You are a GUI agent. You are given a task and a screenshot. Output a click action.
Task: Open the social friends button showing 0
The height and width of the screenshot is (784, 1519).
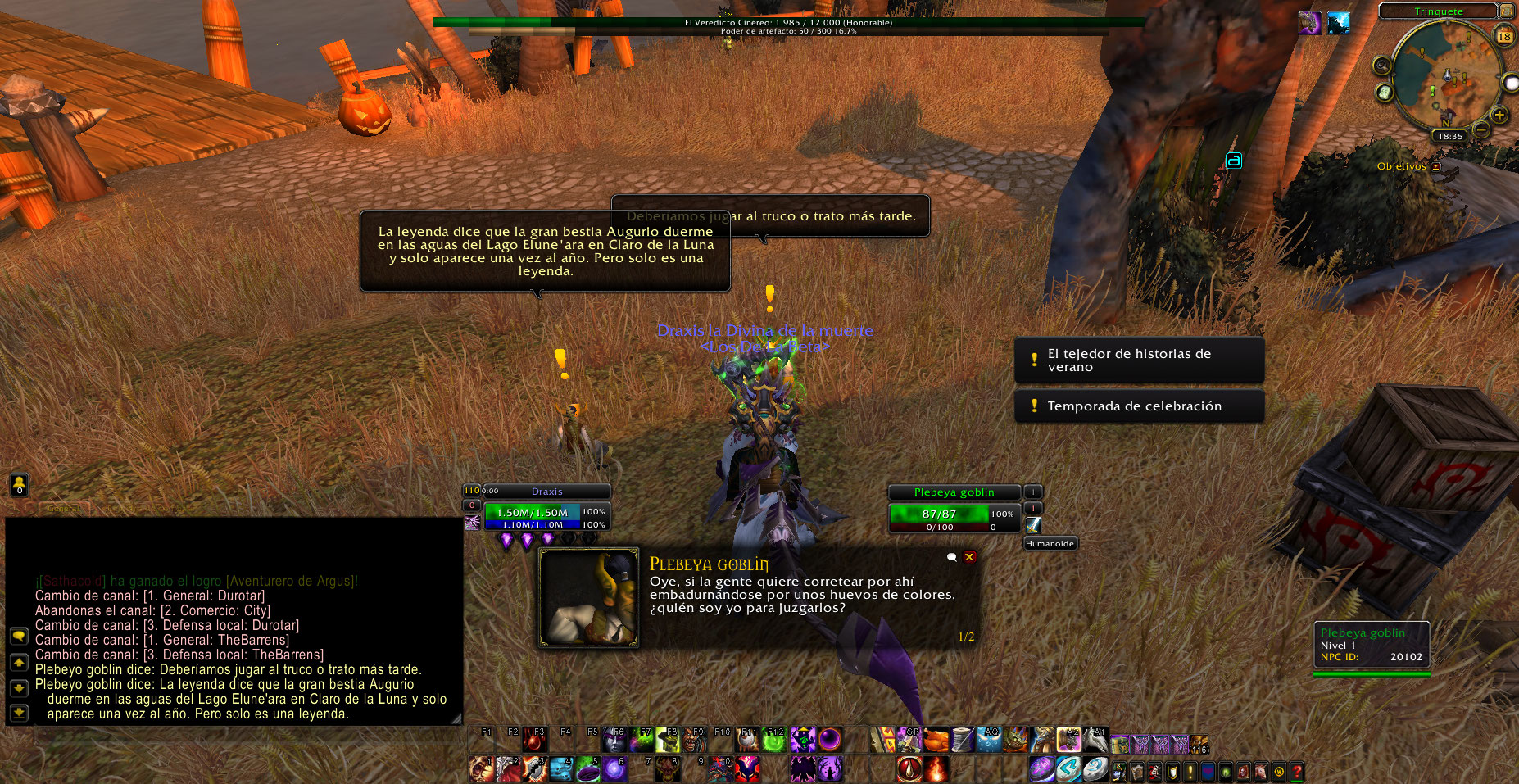[x=19, y=485]
